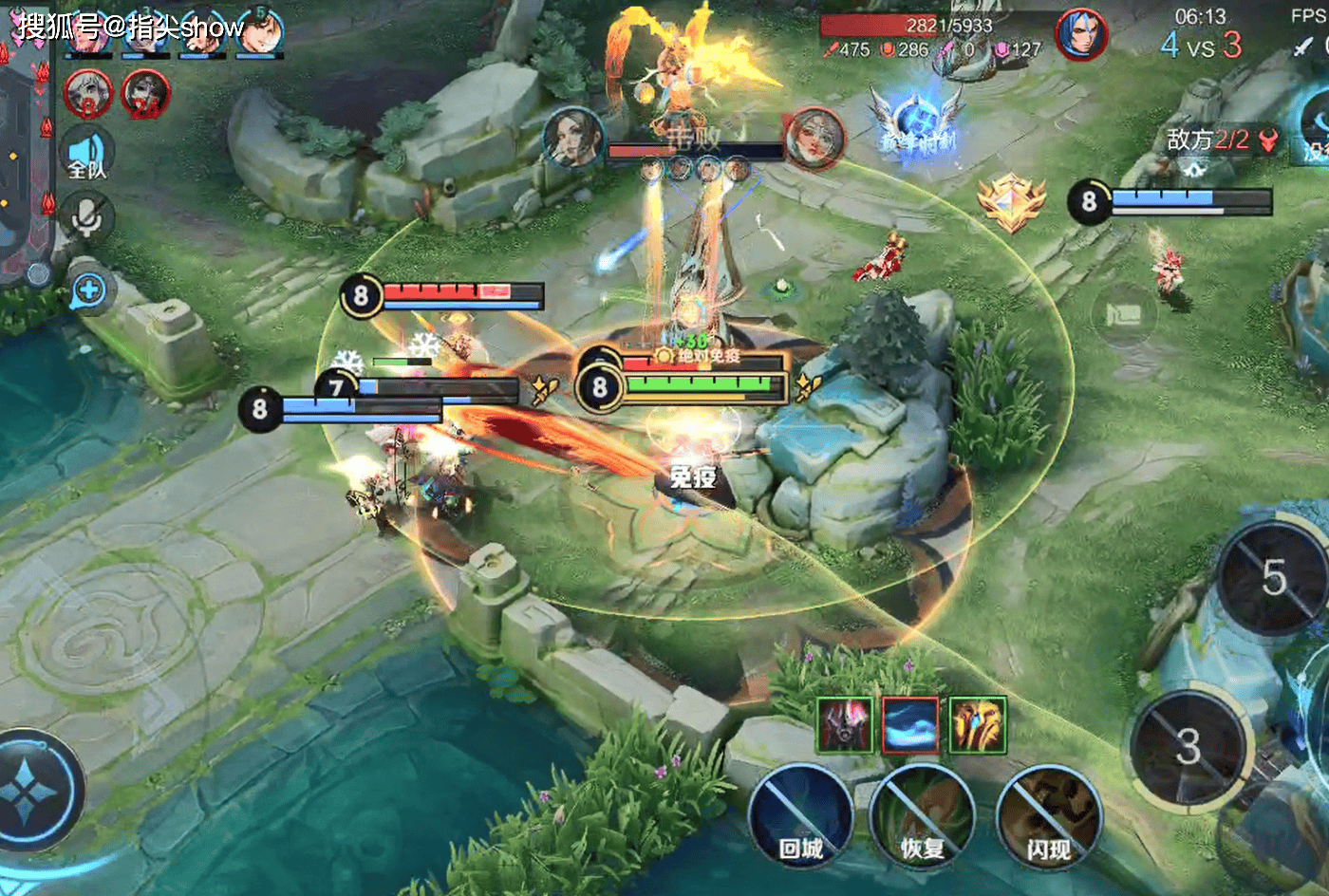Open the quick chat plus bubble
This screenshot has height=896, width=1329.
88,291
